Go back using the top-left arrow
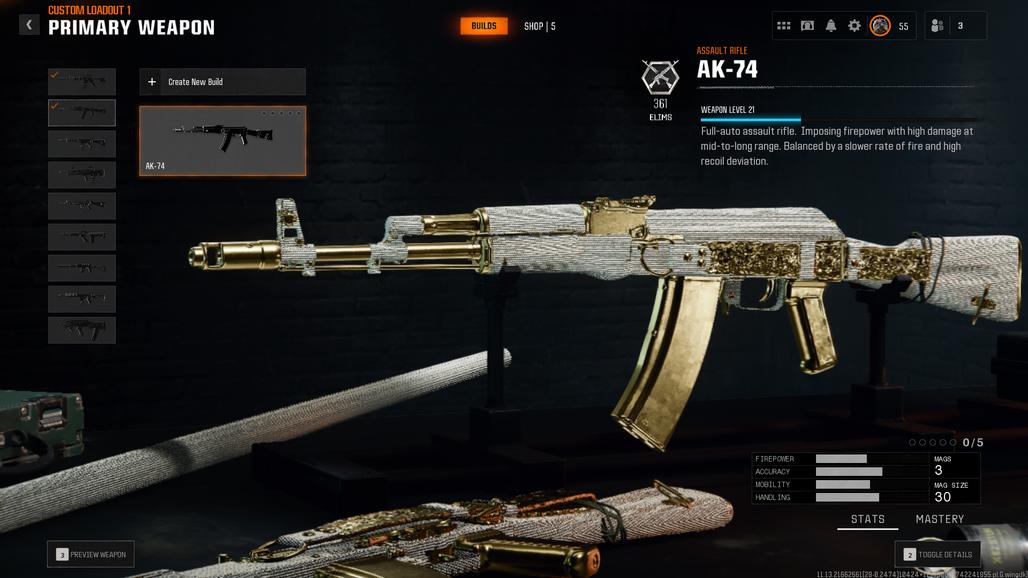The image size is (1028, 578). click(29, 25)
